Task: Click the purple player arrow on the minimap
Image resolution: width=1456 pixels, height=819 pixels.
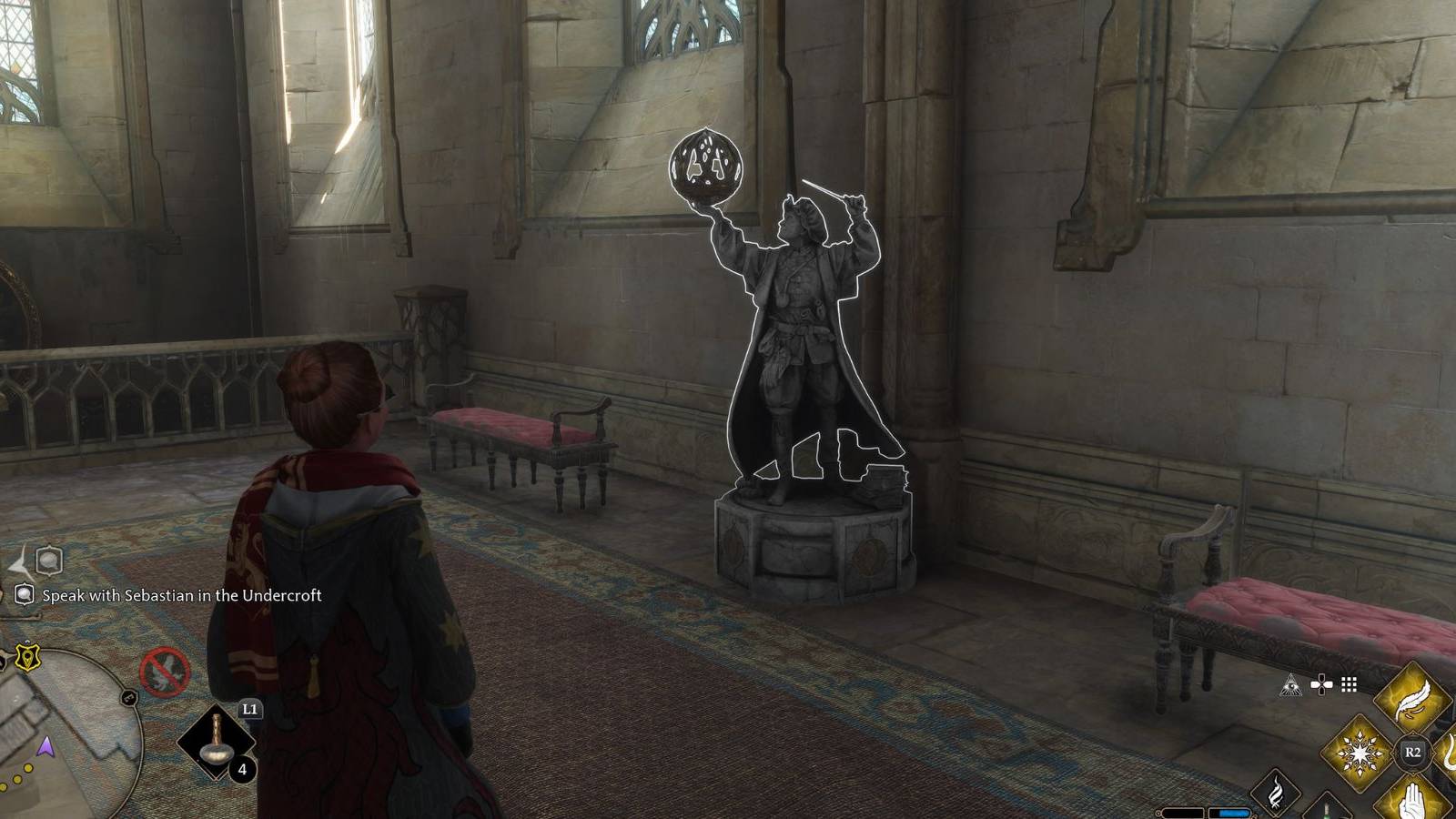Action: pyautogui.click(x=45, y=748)
